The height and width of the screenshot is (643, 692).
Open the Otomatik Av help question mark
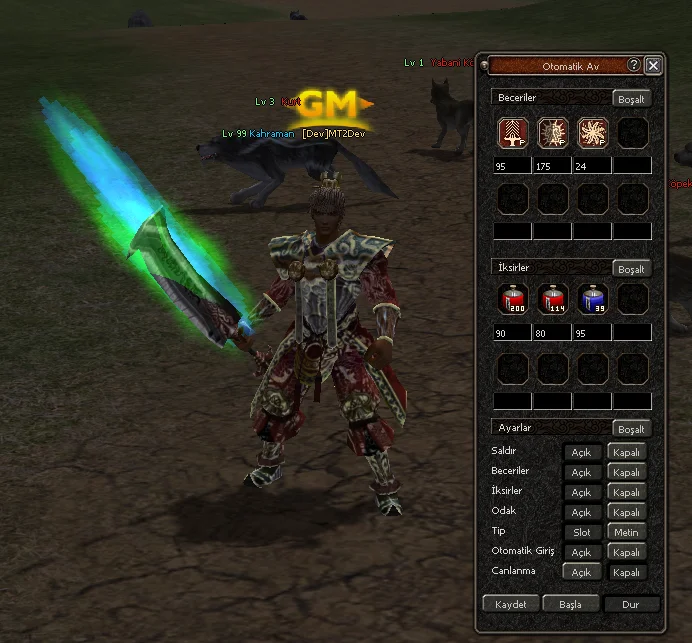coord(634,65)
